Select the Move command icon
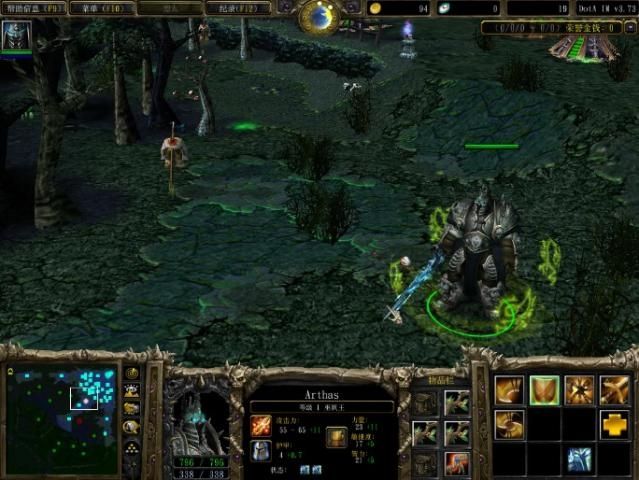 tap(509, 389)
